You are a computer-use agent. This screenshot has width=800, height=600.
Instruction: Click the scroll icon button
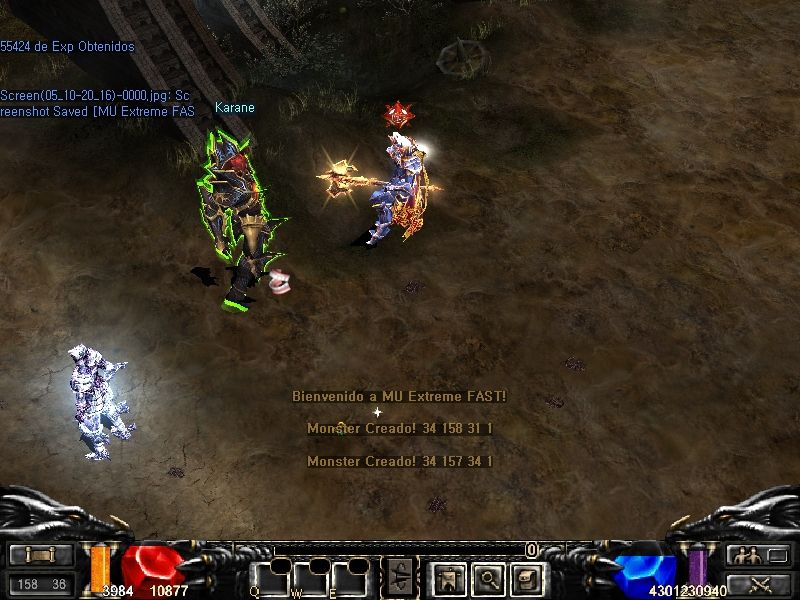click(x=527, y=577)
